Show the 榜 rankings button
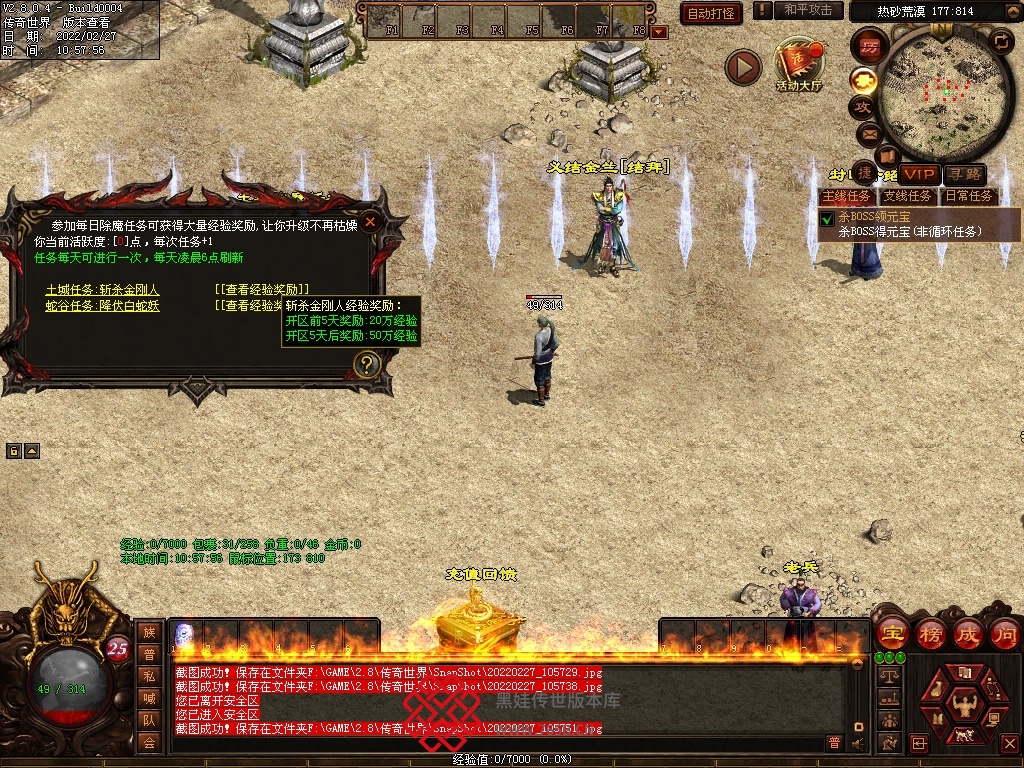This screenshot has height=768, width=1024. [x=930, y=633]
